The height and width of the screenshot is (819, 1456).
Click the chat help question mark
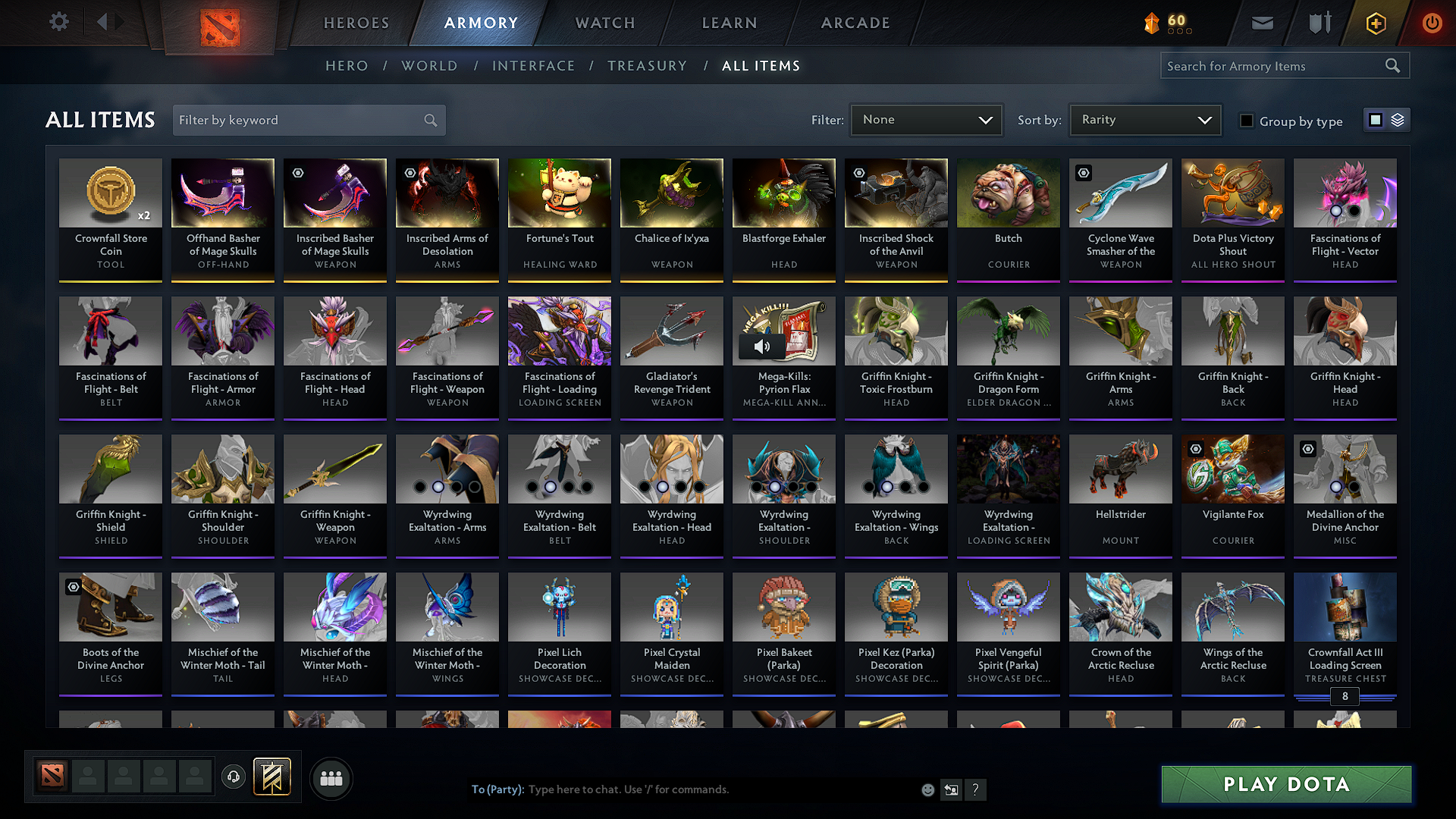[x=976, y=789]
